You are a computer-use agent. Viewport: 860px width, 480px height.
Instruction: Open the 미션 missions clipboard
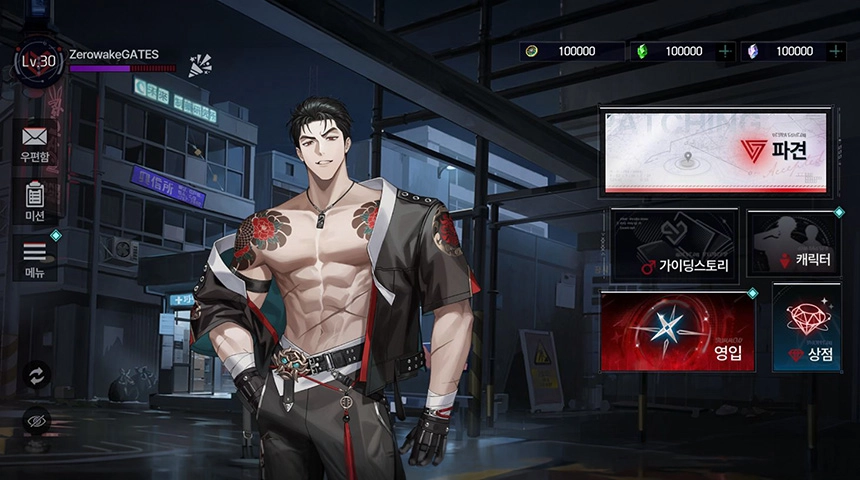pos(35,199)
